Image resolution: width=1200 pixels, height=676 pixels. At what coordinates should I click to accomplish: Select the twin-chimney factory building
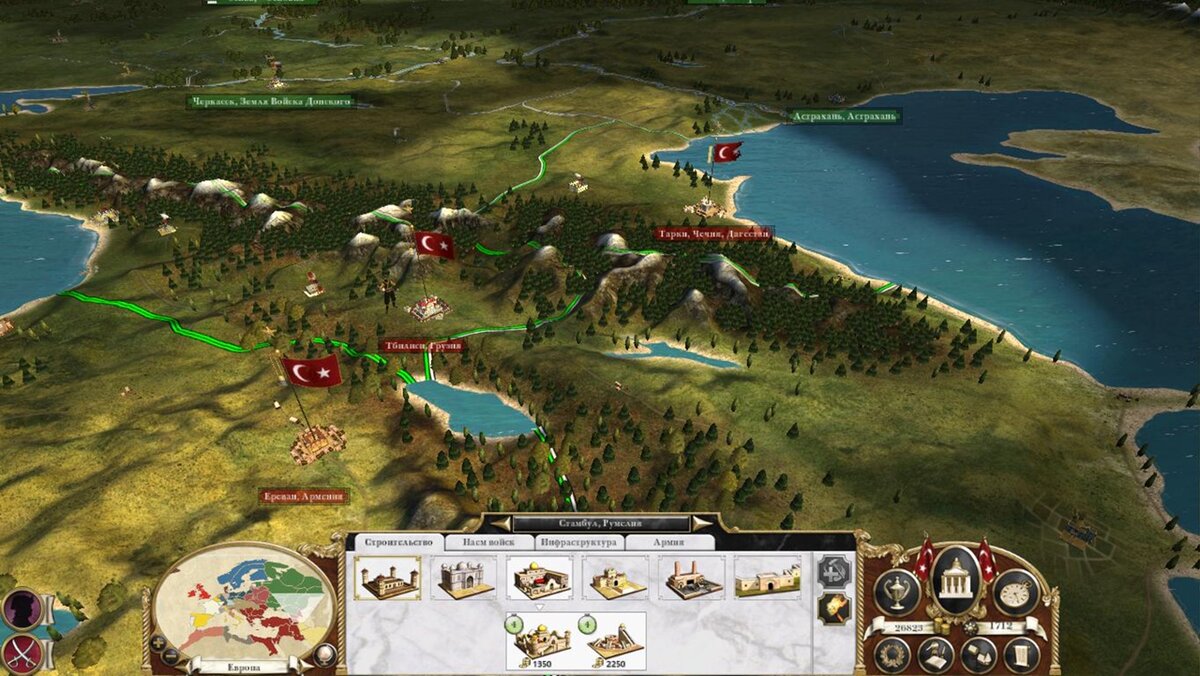pos(691,578)
